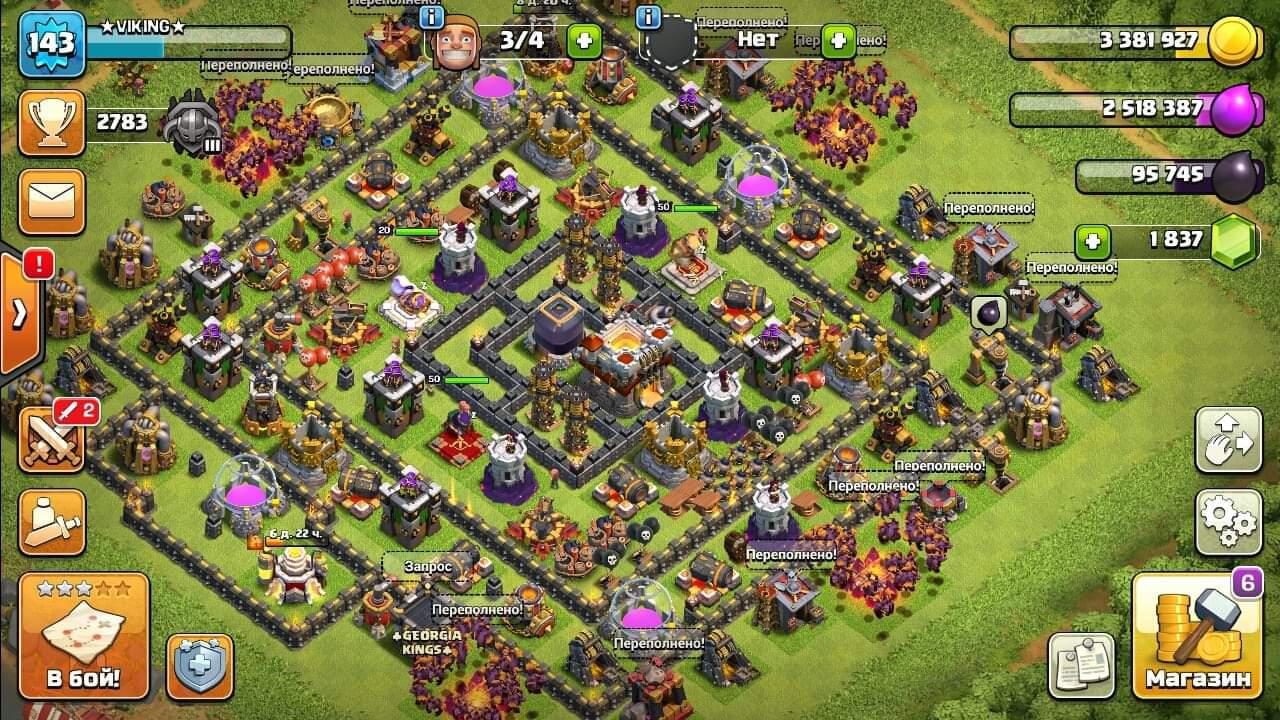
Task: Open the notes clipboard button
Action: click(1081, 665)
